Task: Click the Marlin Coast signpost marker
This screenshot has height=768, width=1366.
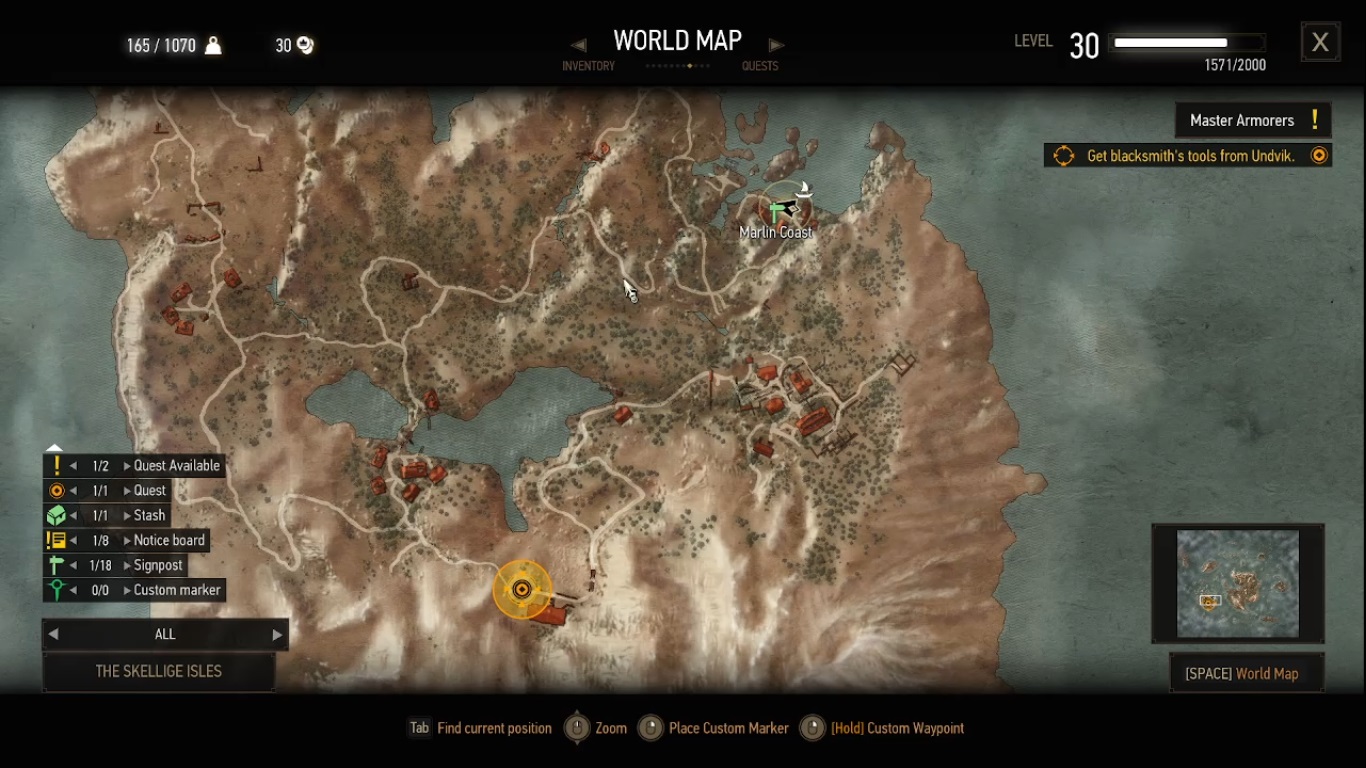Action: (776, 212)
